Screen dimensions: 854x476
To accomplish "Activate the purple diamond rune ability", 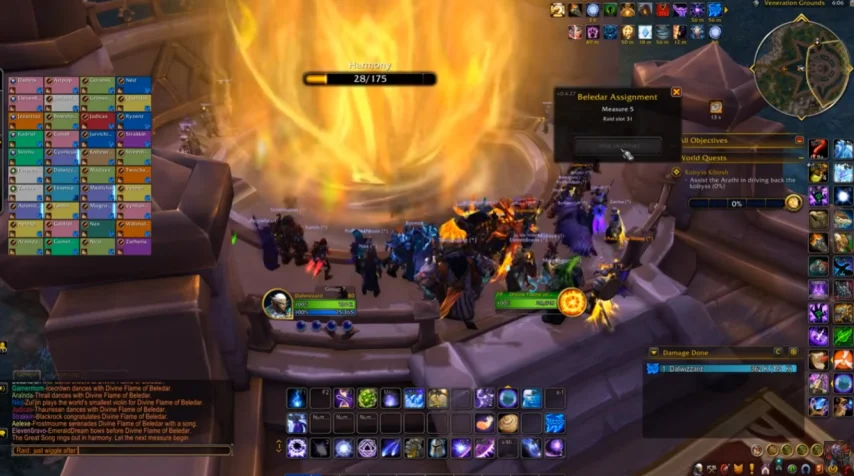I will [x=366, y=448].
